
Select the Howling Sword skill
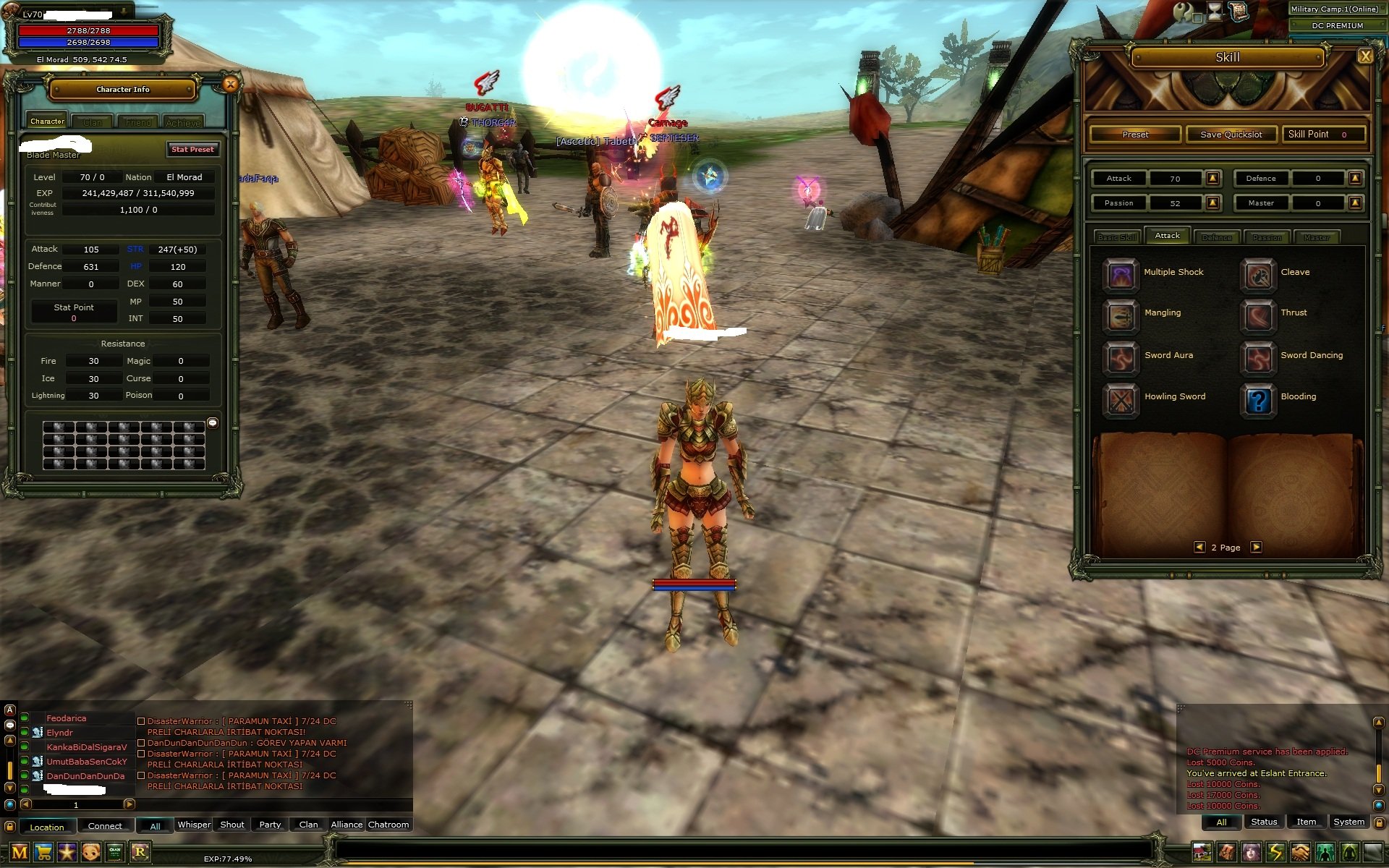(1121, 399)
